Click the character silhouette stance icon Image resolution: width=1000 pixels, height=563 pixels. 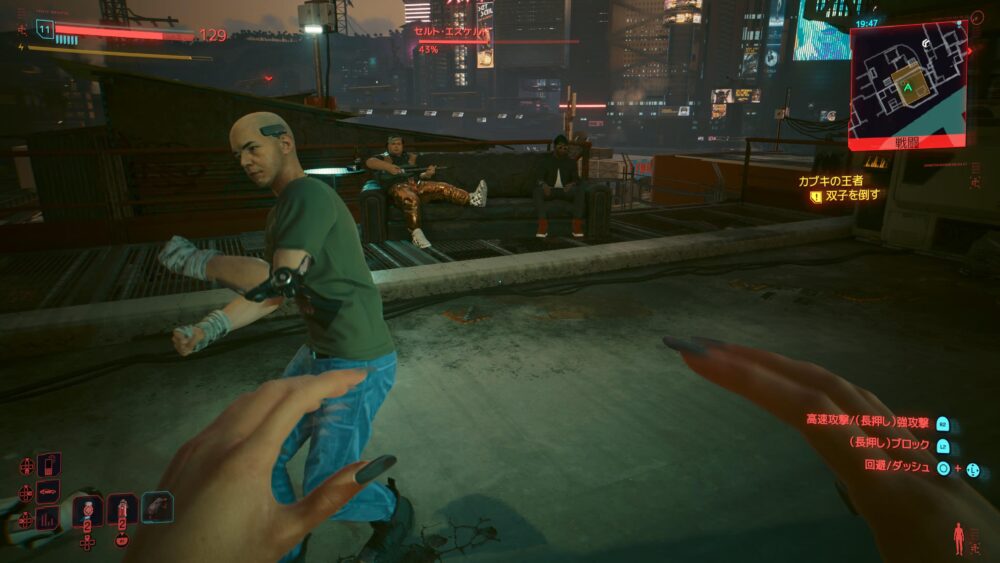click(959, 538)
